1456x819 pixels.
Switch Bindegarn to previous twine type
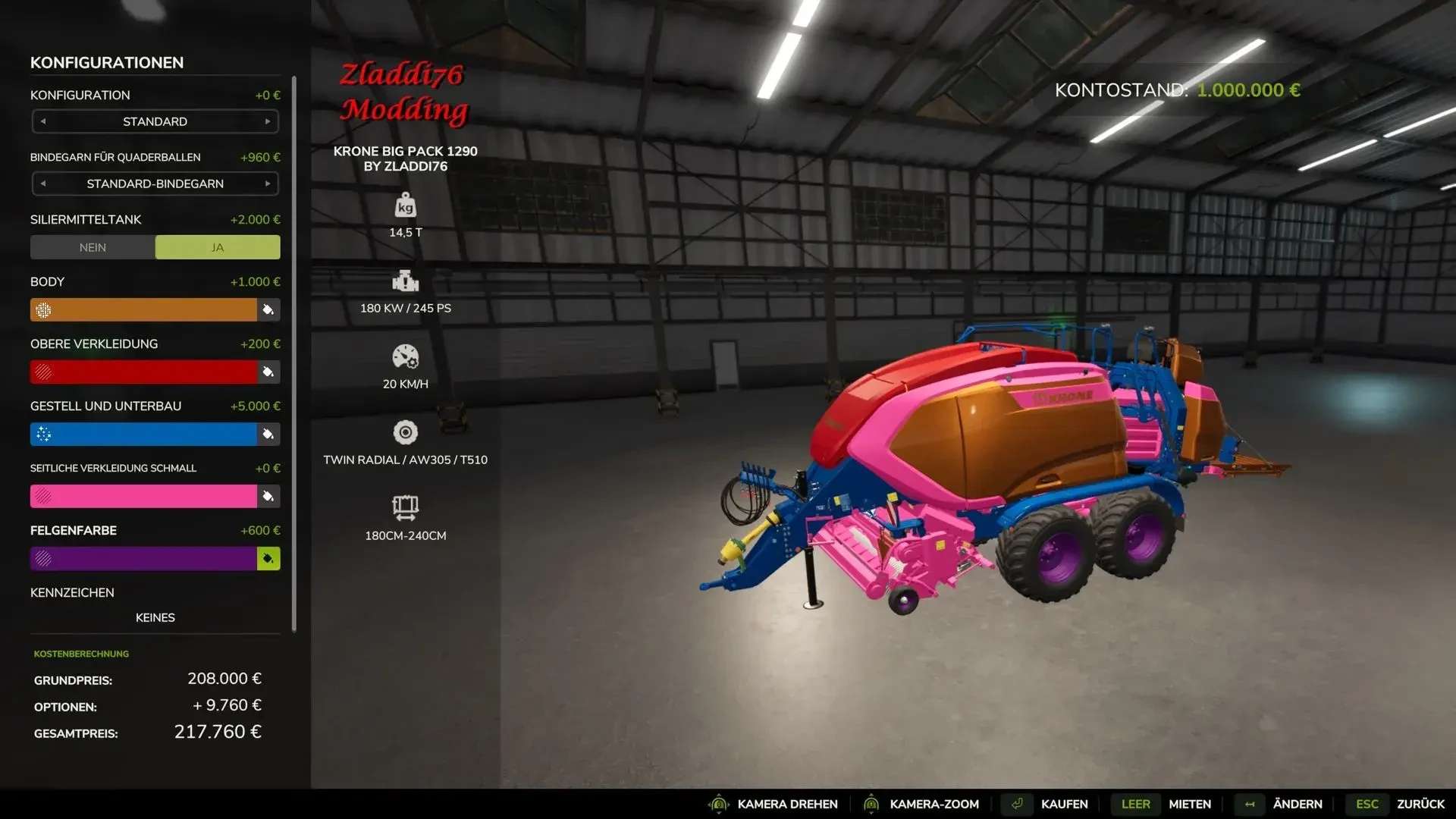[43, 184]
